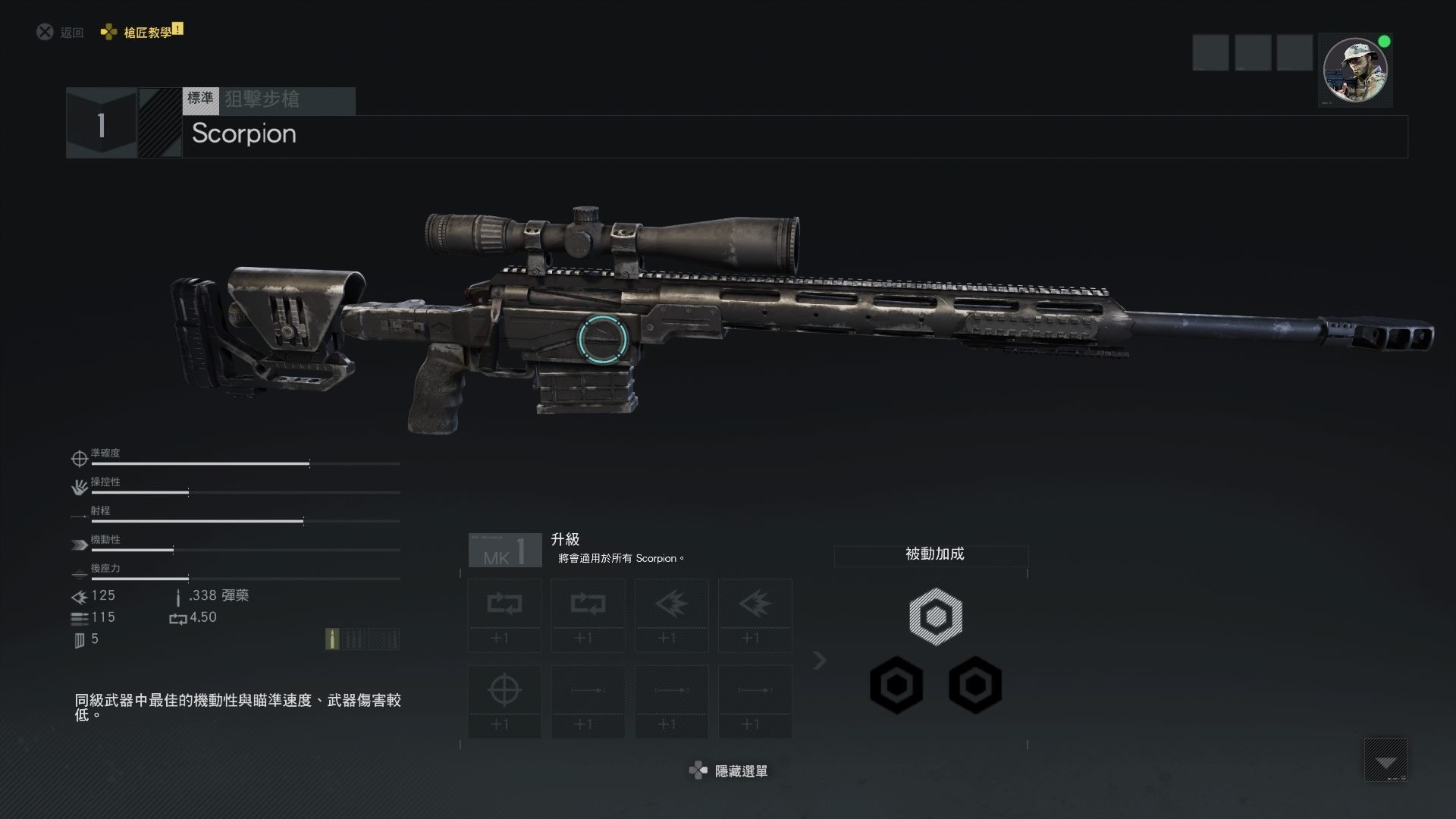Image resolution: width=1456 pixels, height=819 pixels.
Task: Choose the crosshair accuracy upgrade slot
Action: pos(504,701)
